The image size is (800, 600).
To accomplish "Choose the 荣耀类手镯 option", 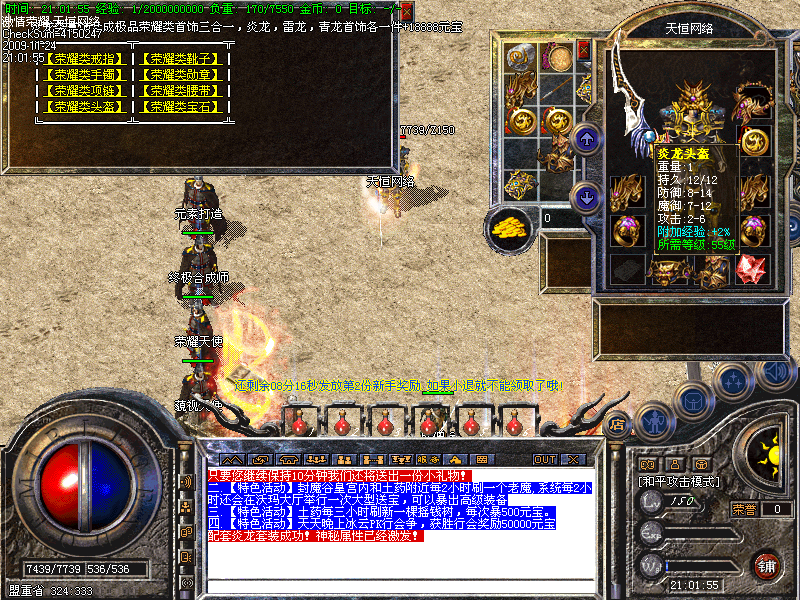I will coord(82,75).
